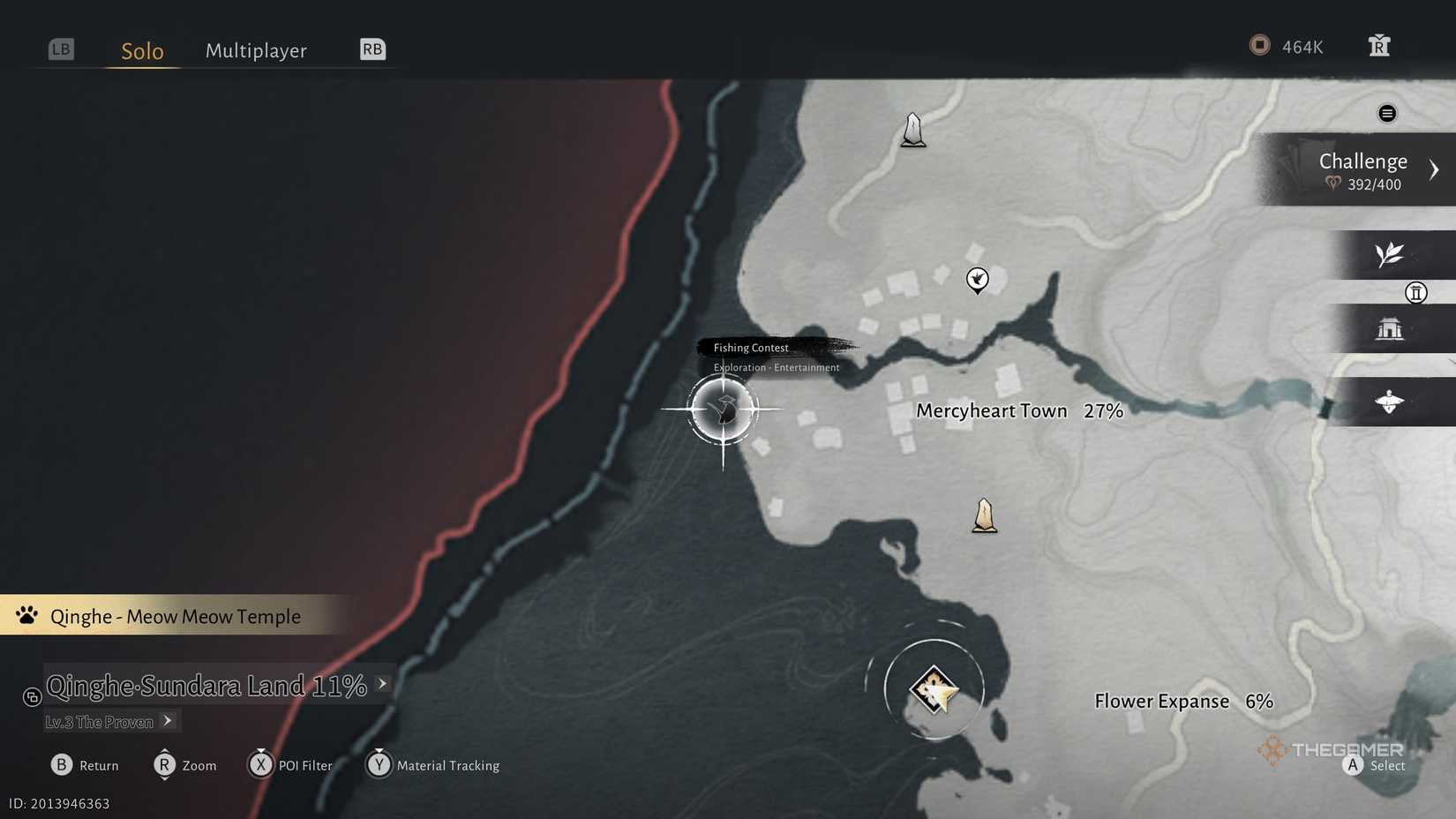Image resolution: width=1456 pixels, height=819 pixels.
Task: Click the paw icon beside Meow Meow Temple
Action: click(x=26, y=615)
